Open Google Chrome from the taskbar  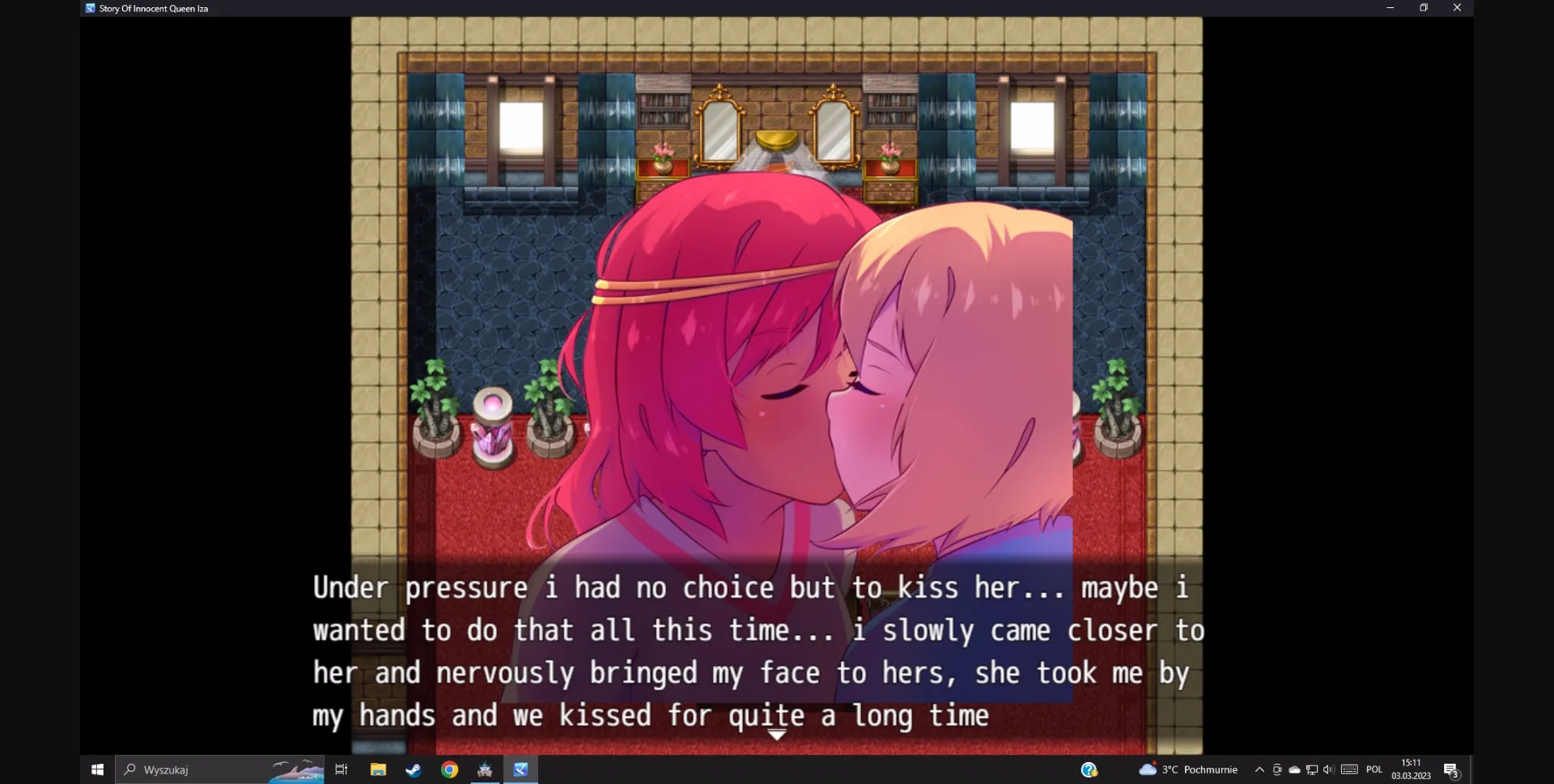coord(449,769)
